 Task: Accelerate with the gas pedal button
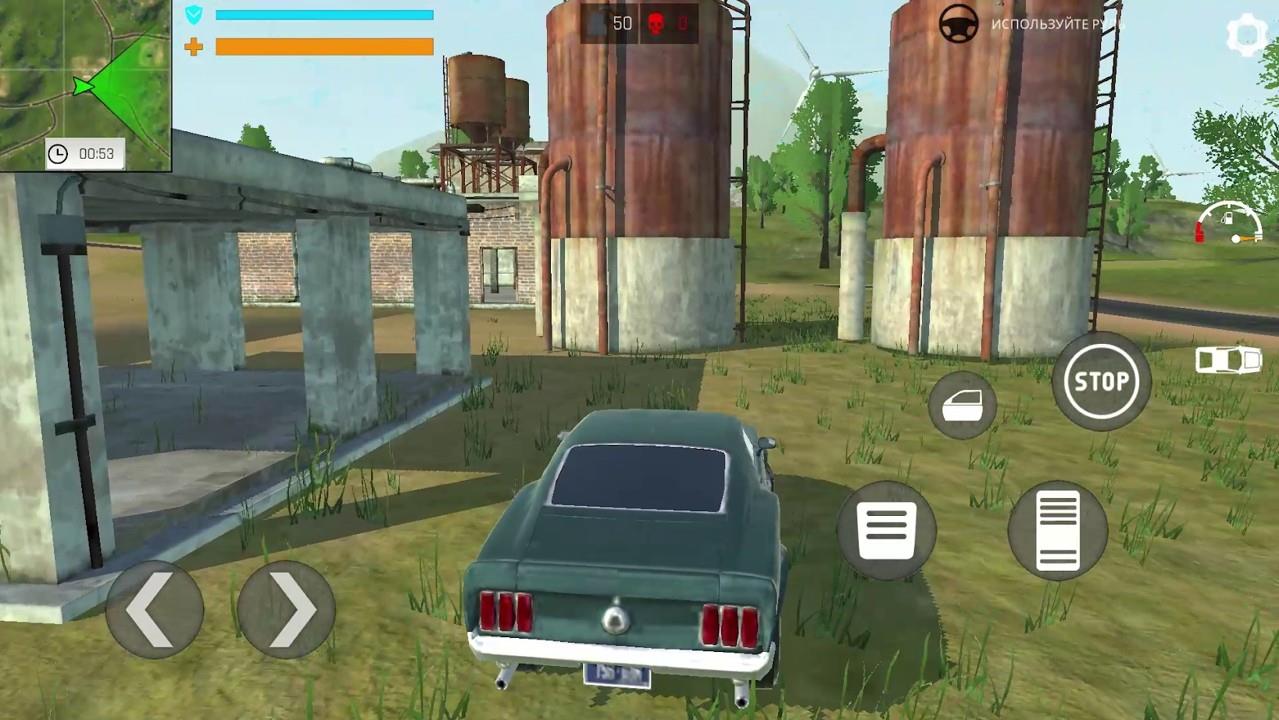[1058, 530]
